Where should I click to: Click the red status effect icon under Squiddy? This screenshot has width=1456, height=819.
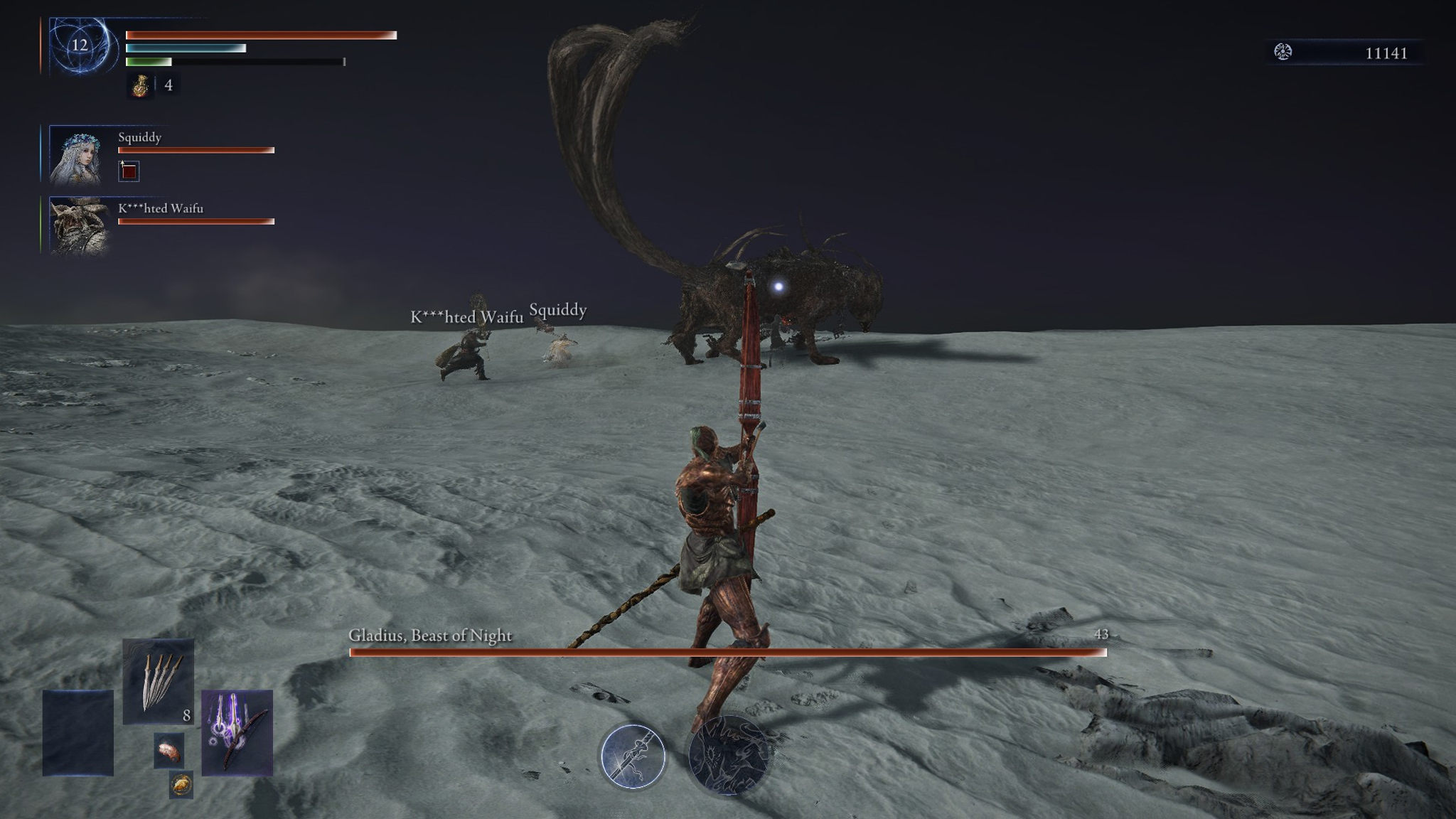129,172
